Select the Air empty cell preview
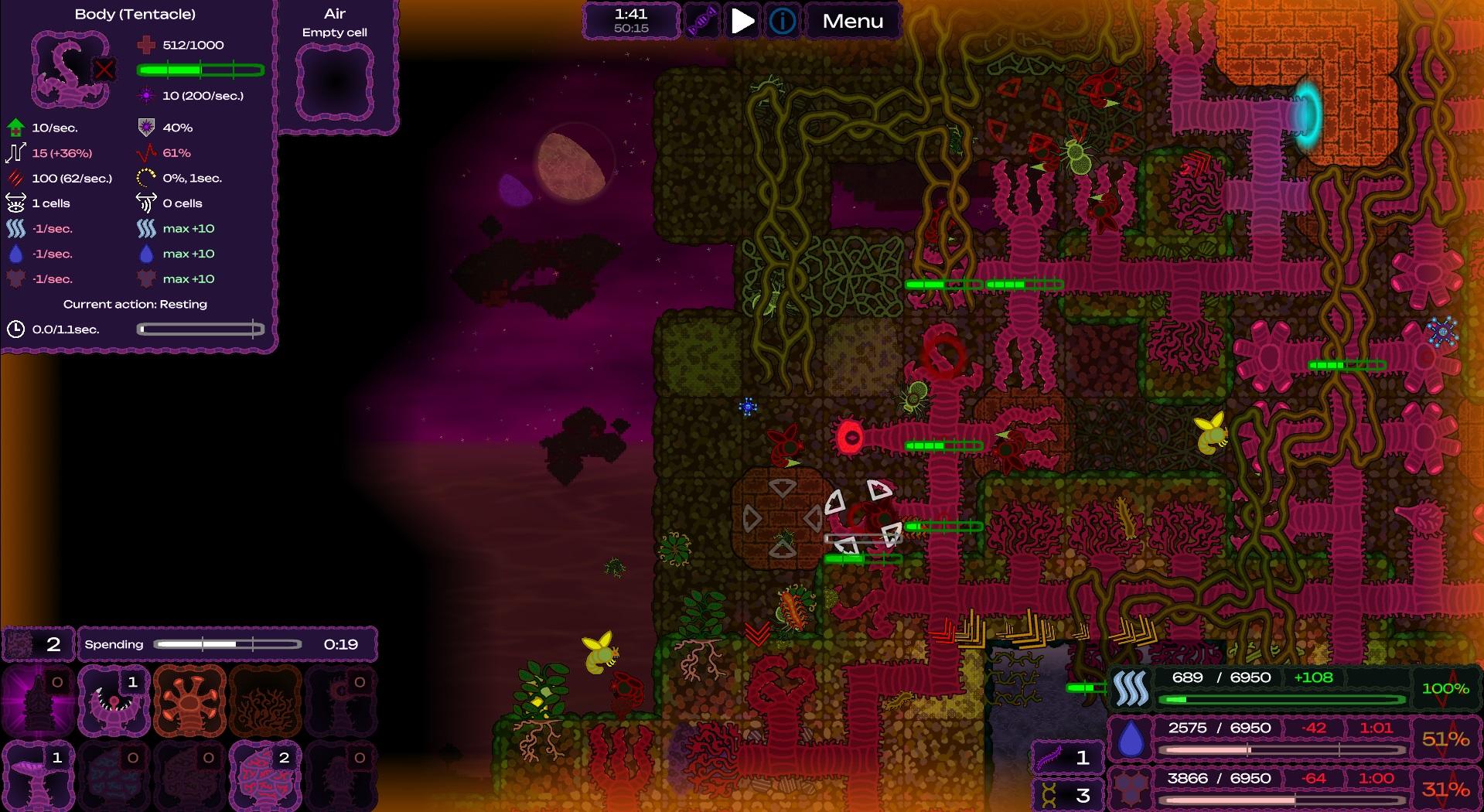The width and height of the screenshot is (1484, 812). click(335, 82)
